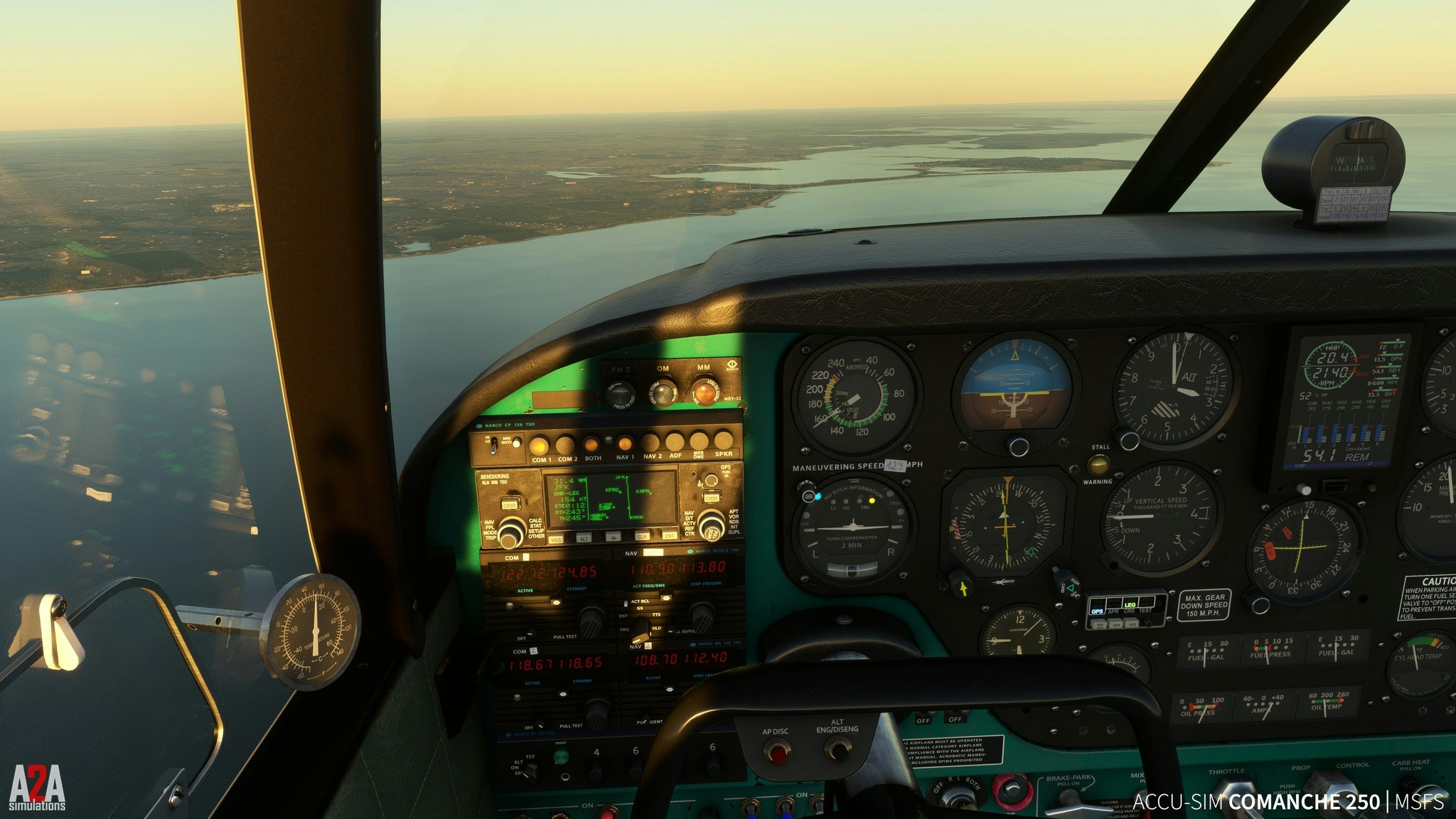
Task: Click the MKR MUTE button
Action: click(x=517, y=443)
